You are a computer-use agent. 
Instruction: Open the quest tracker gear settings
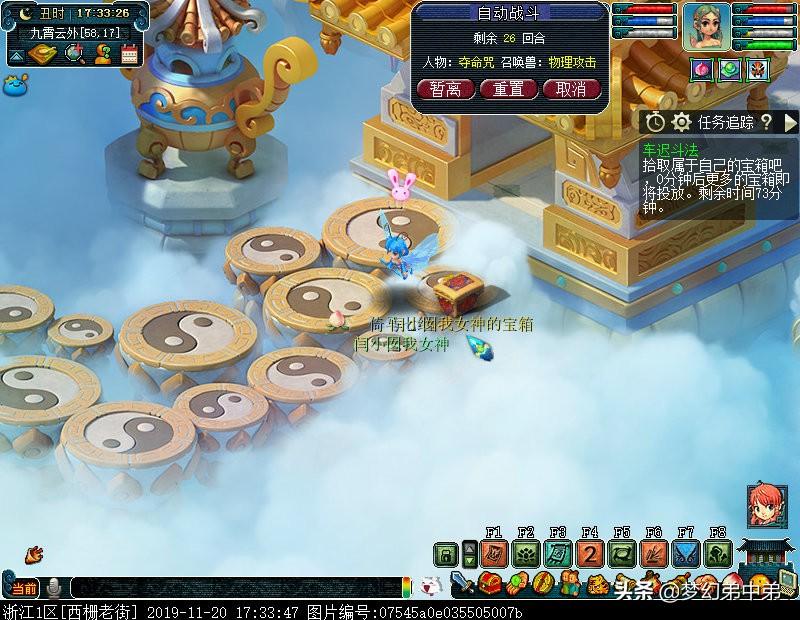coord(681,122)
